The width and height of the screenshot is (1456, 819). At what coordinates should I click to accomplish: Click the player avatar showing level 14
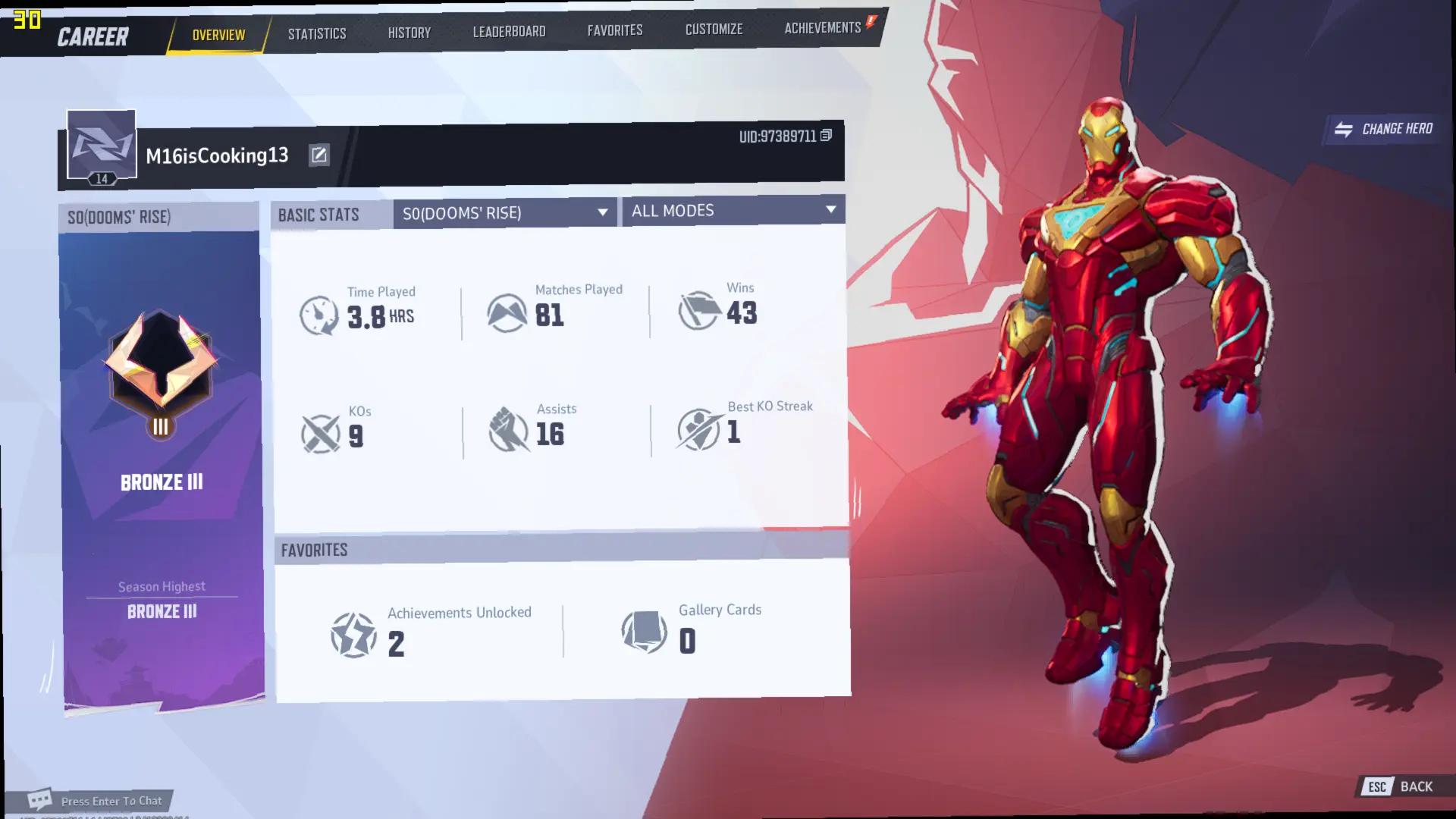click(101, 146)
